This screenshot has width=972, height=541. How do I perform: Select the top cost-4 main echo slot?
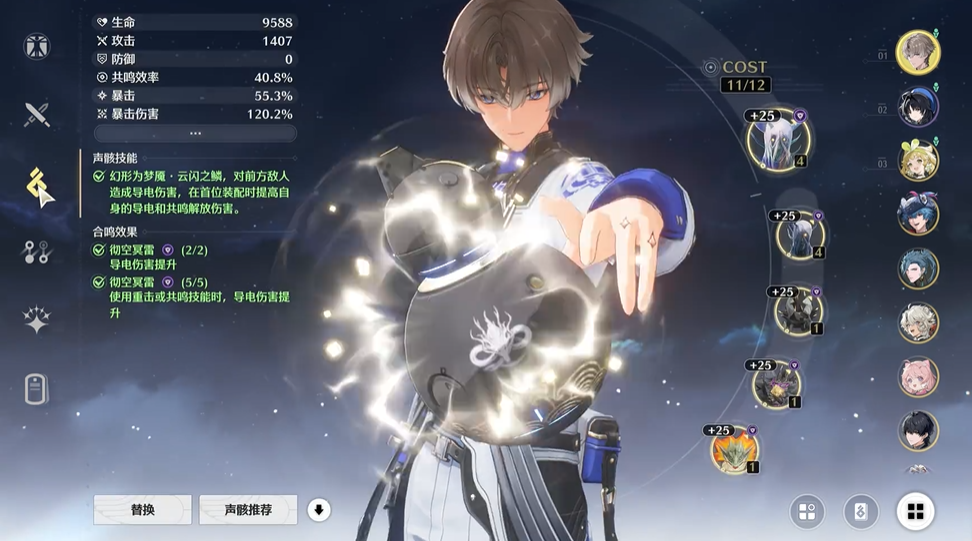tap(775, 141)
